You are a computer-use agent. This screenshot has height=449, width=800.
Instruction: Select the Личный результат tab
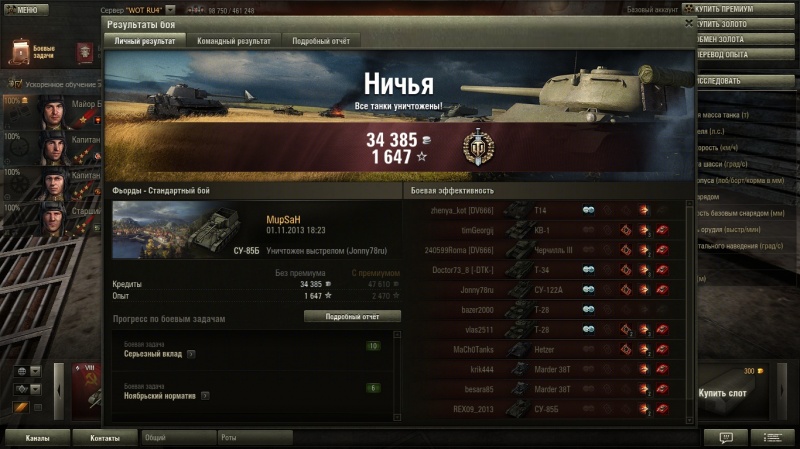[x=144, y=41]
